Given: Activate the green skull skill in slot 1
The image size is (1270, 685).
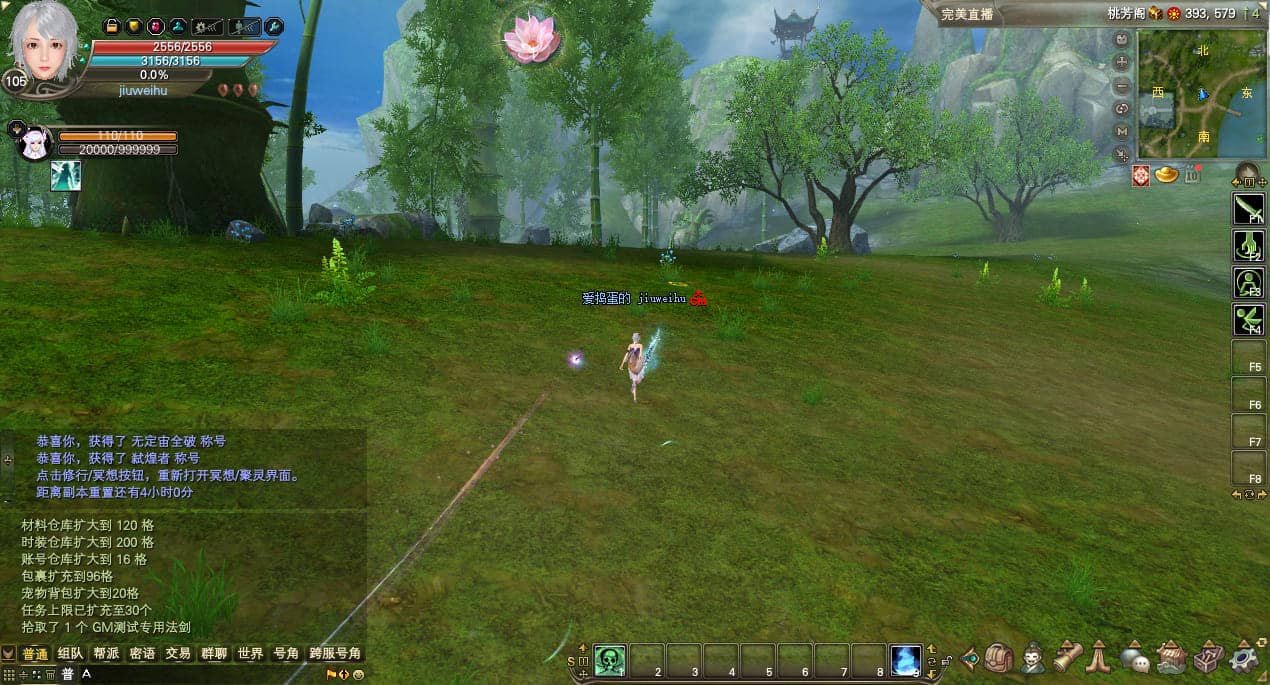Looking at the screenshot, I should (610, 659).
